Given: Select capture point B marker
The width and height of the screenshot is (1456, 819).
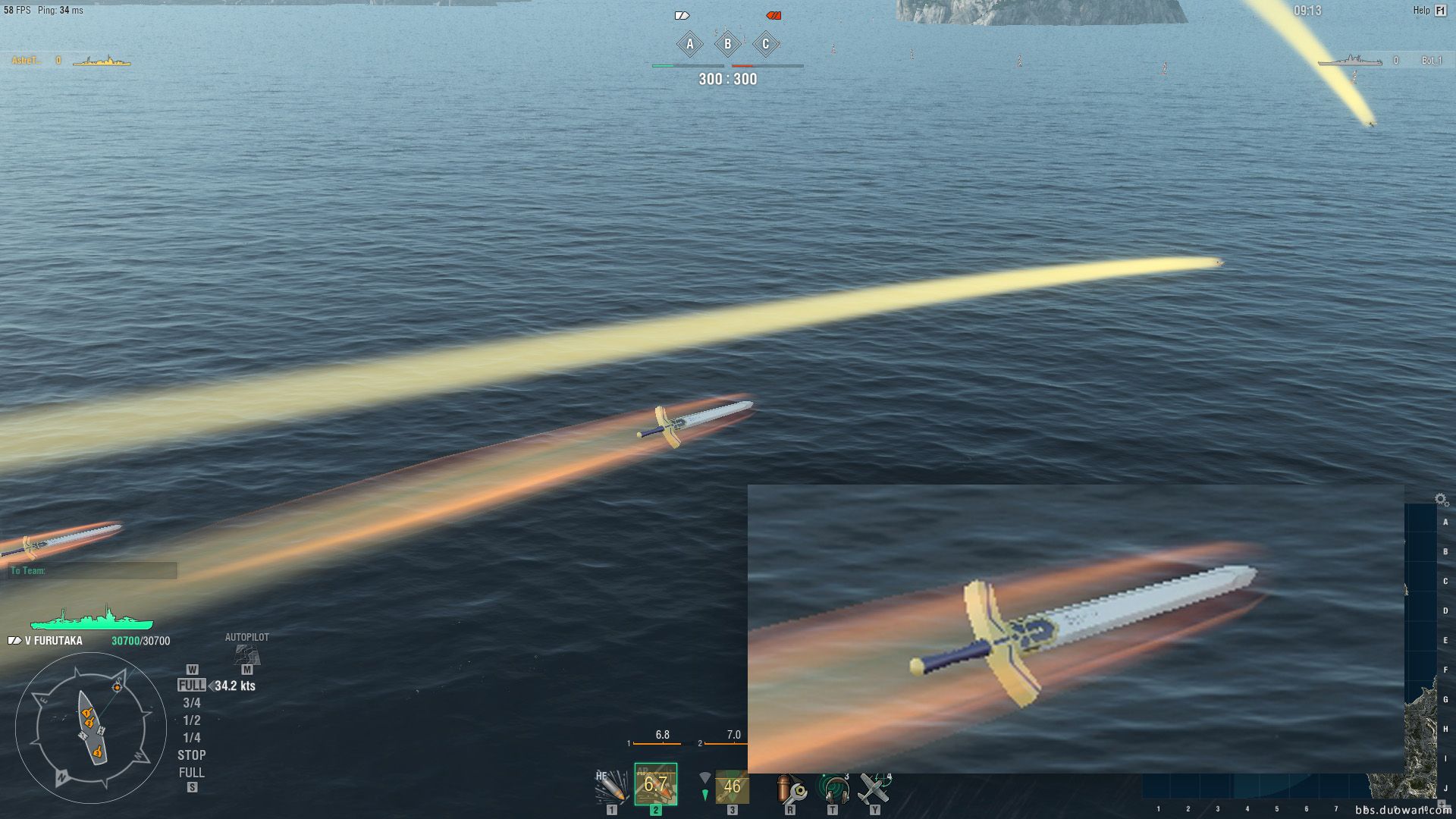Looking at the screenshot, I should coord(728,44).
